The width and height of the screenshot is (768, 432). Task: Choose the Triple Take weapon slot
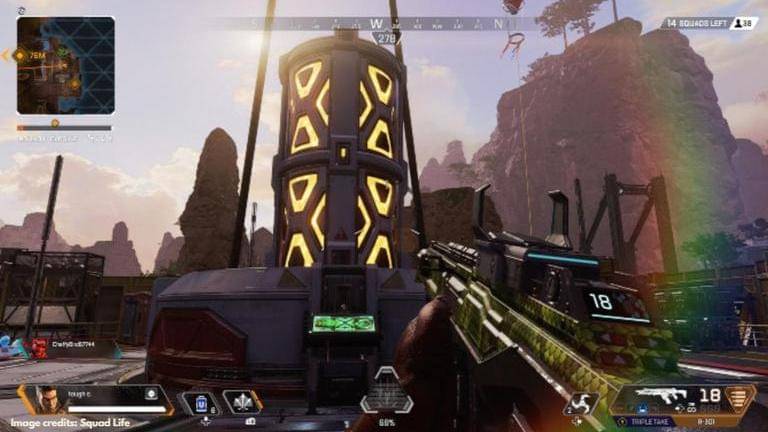650,423
